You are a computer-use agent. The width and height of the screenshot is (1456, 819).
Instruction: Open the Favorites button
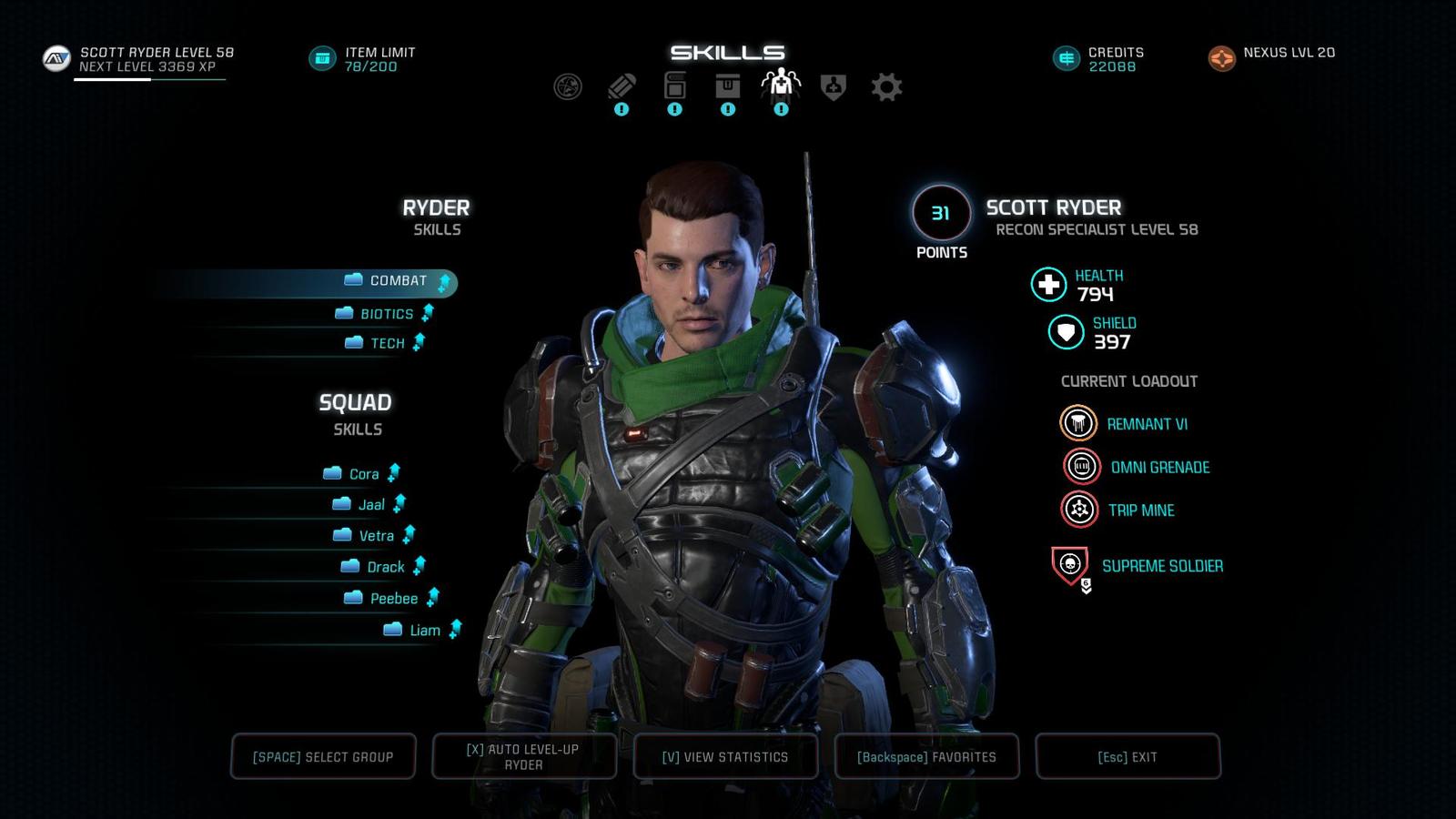[926, 756]
